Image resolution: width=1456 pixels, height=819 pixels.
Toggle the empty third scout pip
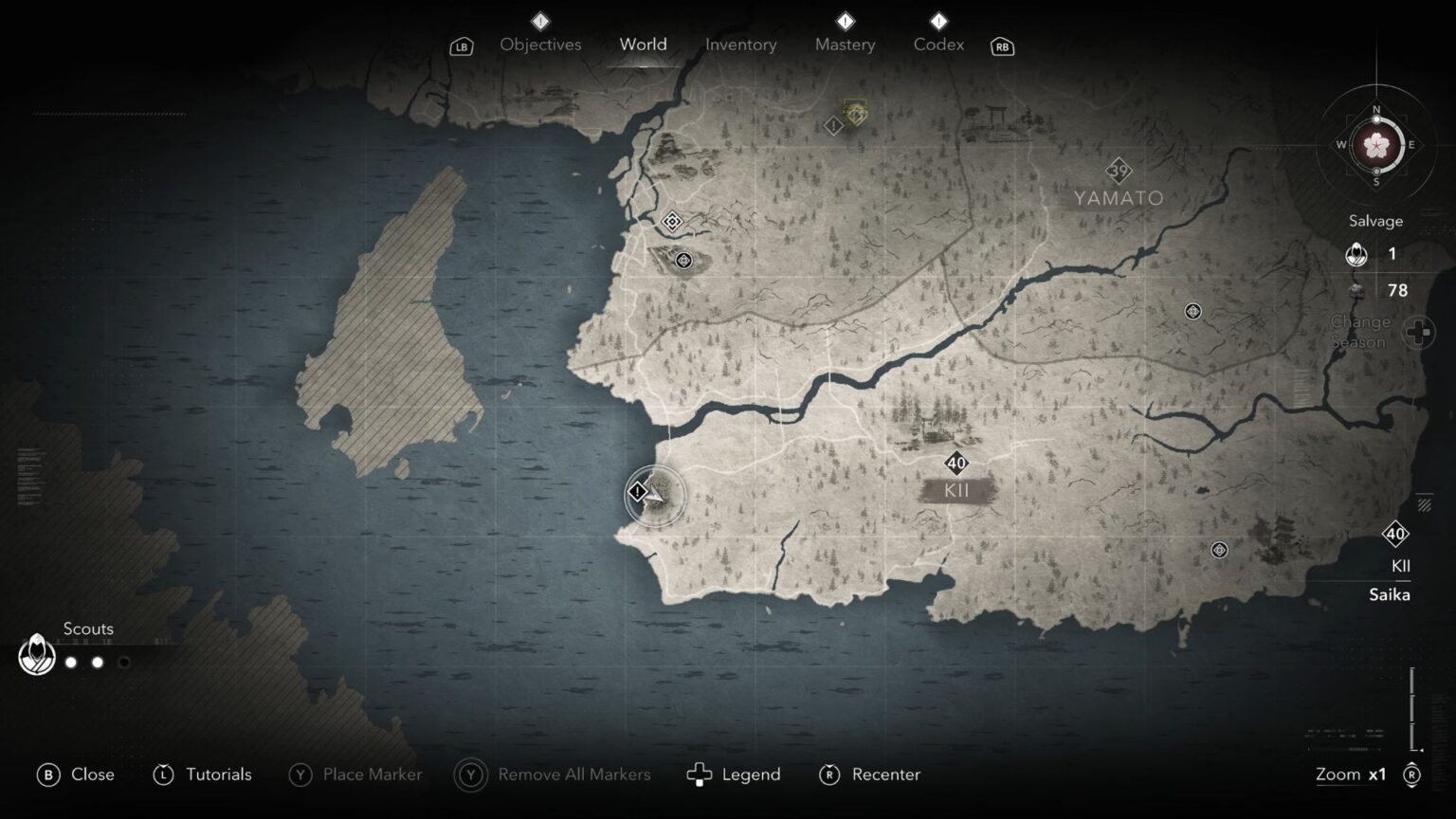point(123,663)
